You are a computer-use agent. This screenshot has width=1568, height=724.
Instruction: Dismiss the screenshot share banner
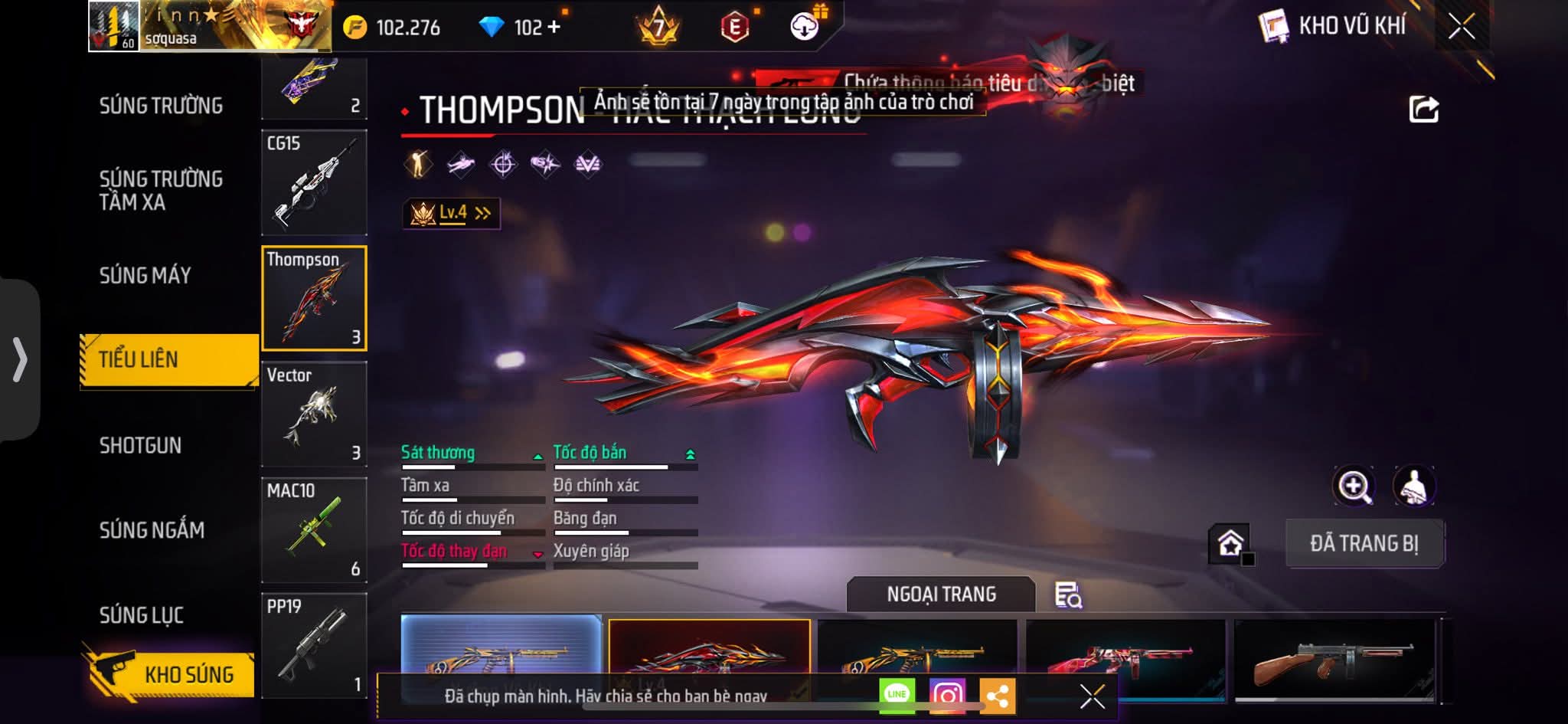click(x=1092, y=696)
